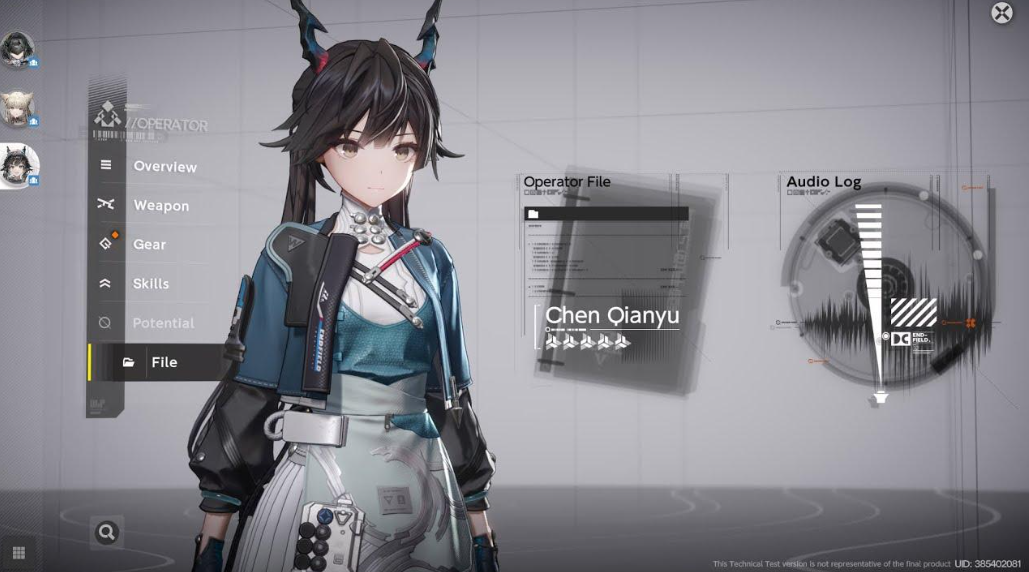Switch to the Weapon tab

[x=160, y=206]
